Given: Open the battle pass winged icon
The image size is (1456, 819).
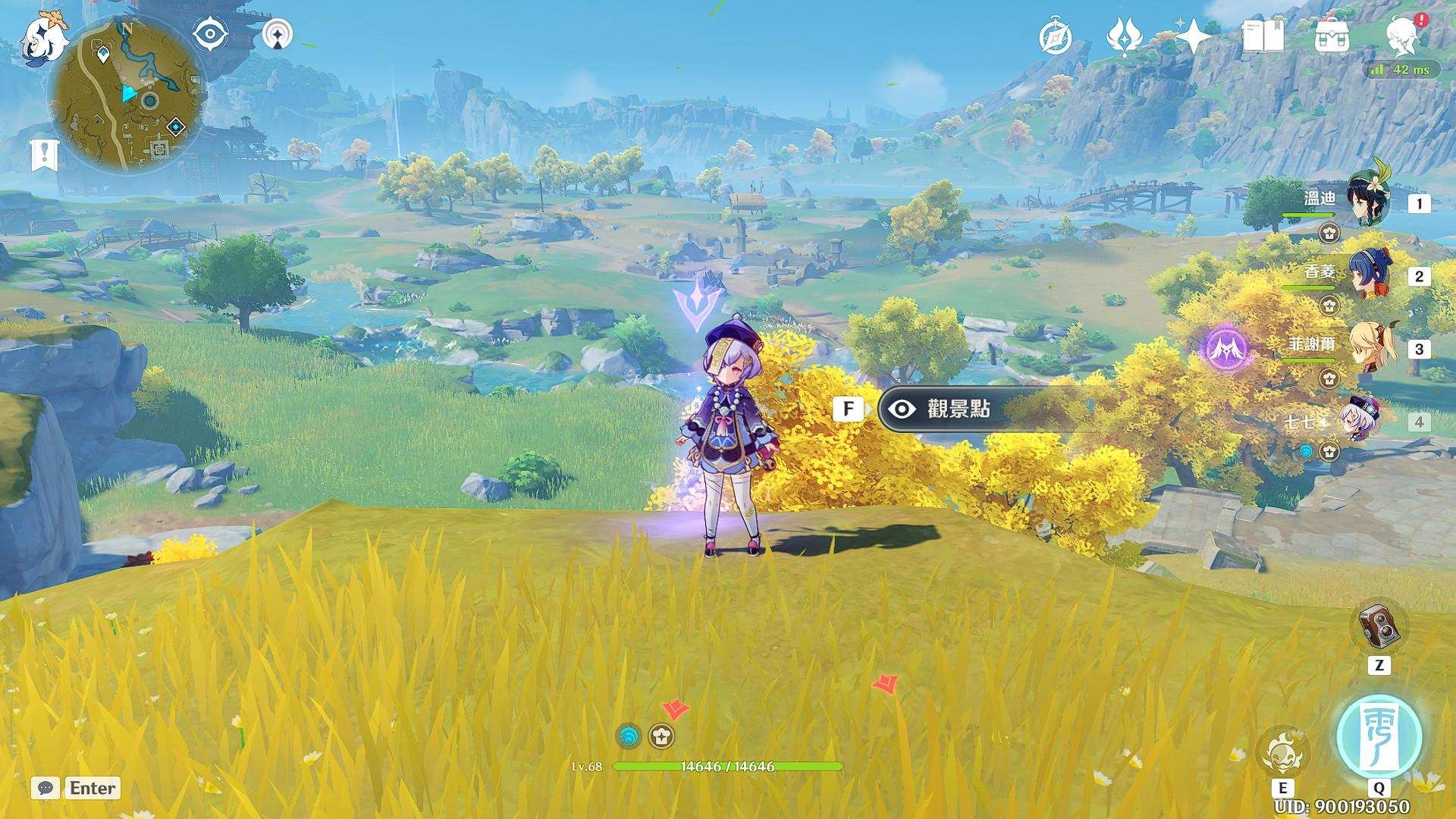Looking at the screenshot, I should [x=1123, y=36].
